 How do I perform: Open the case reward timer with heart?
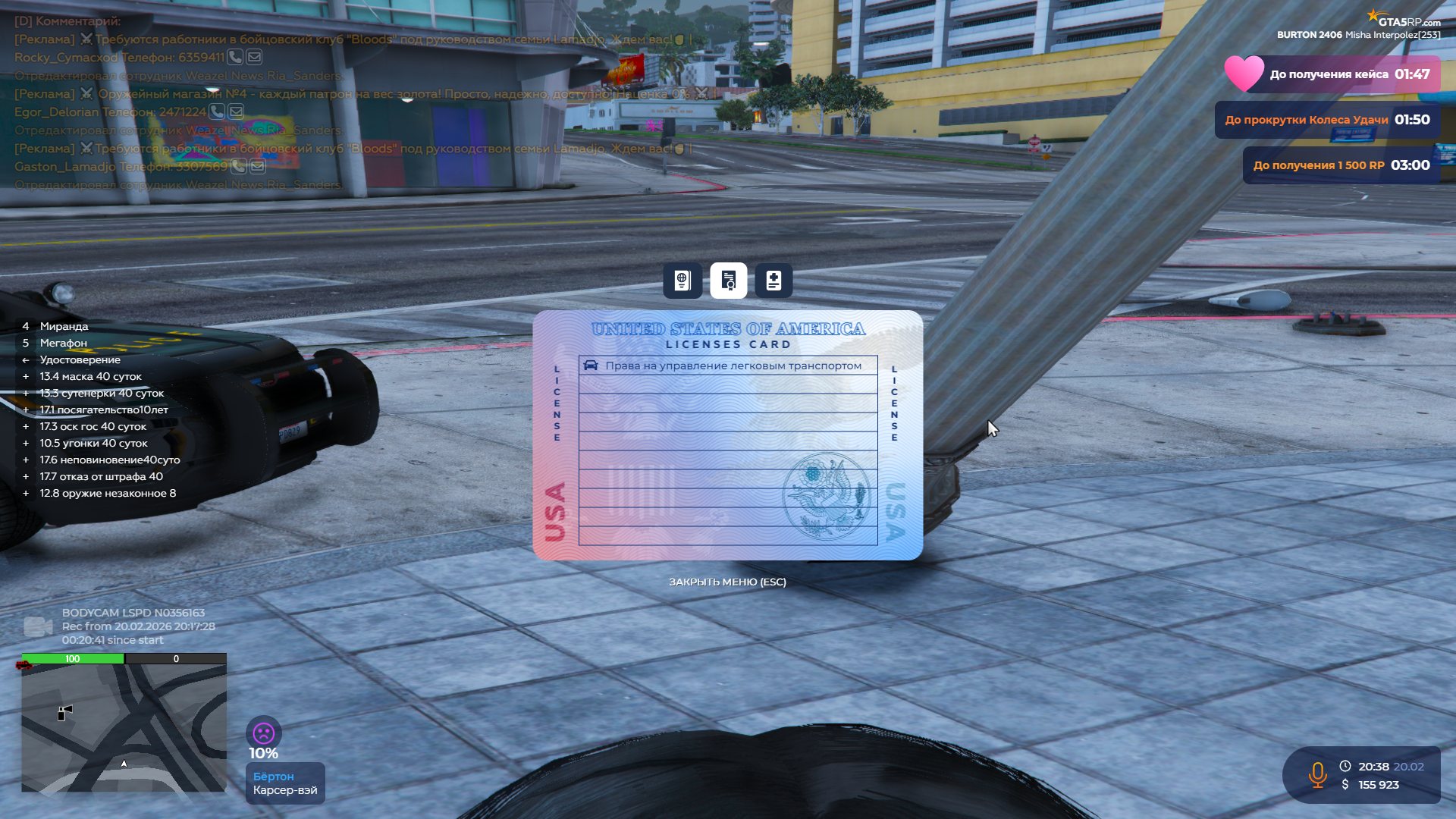1332,74
